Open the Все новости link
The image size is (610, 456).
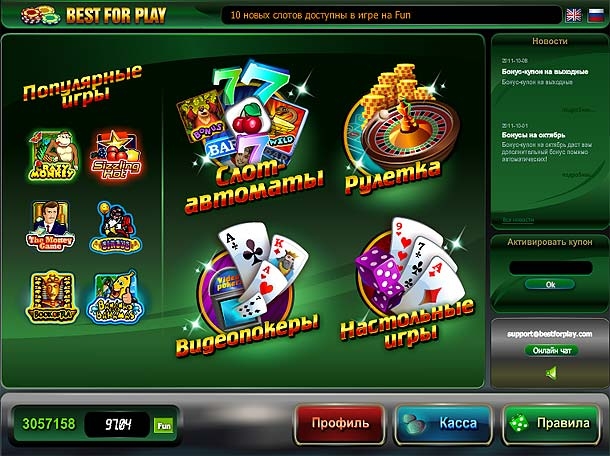[519, 219]
